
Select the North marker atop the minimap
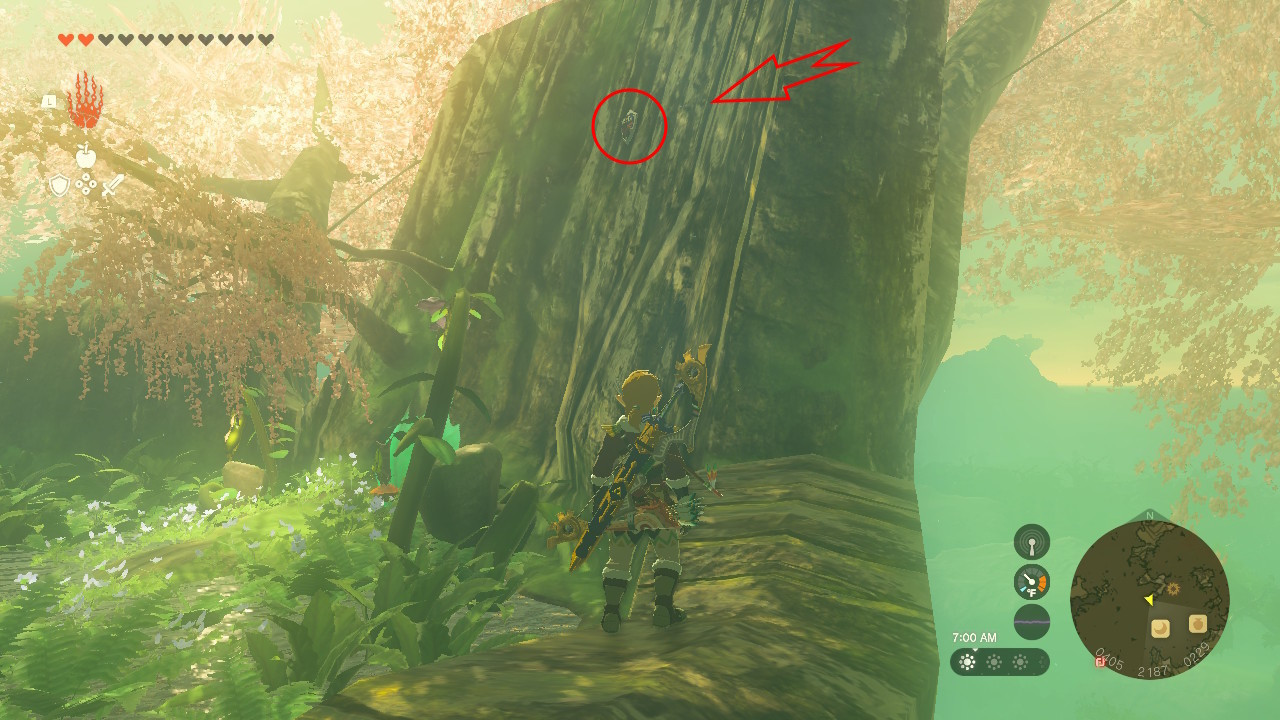pos(1148,515)
